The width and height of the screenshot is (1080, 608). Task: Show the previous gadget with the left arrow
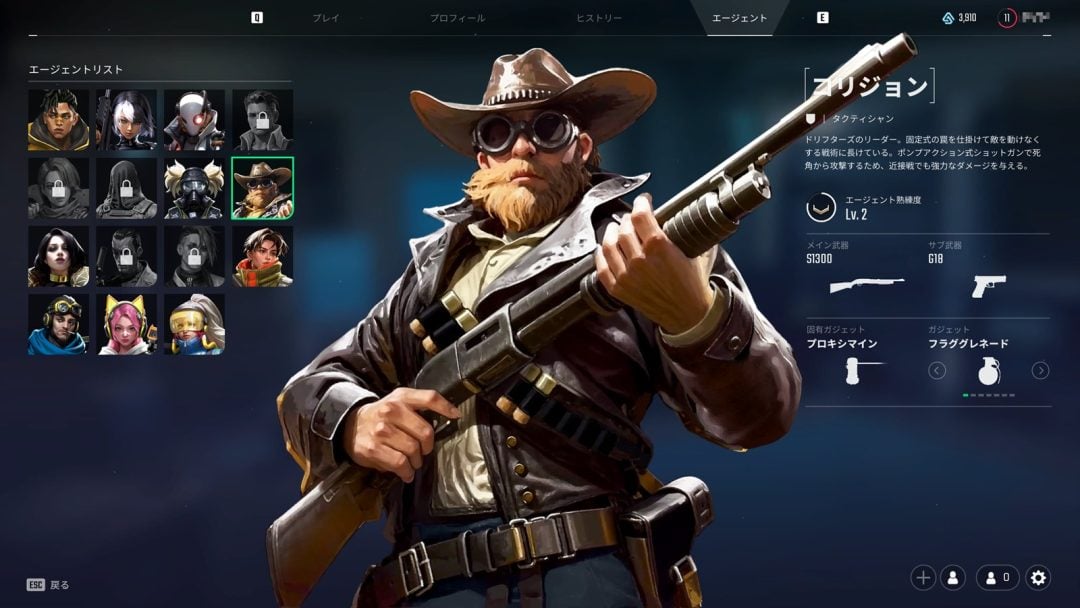pyautogui.click(x=937, y=371)
